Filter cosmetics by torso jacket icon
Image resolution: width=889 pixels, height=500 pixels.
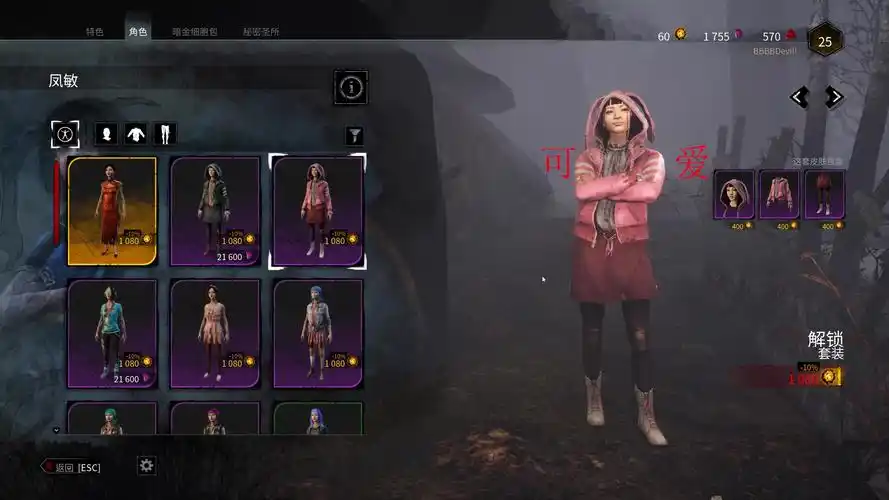pyautogui.click(x=135, y=133)
